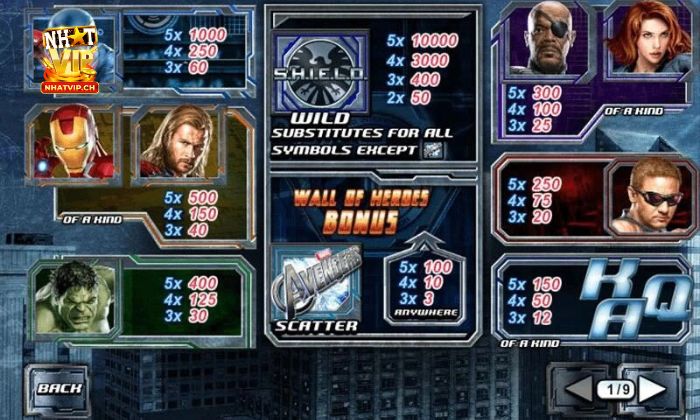Return to the game with the Back button

59,386
